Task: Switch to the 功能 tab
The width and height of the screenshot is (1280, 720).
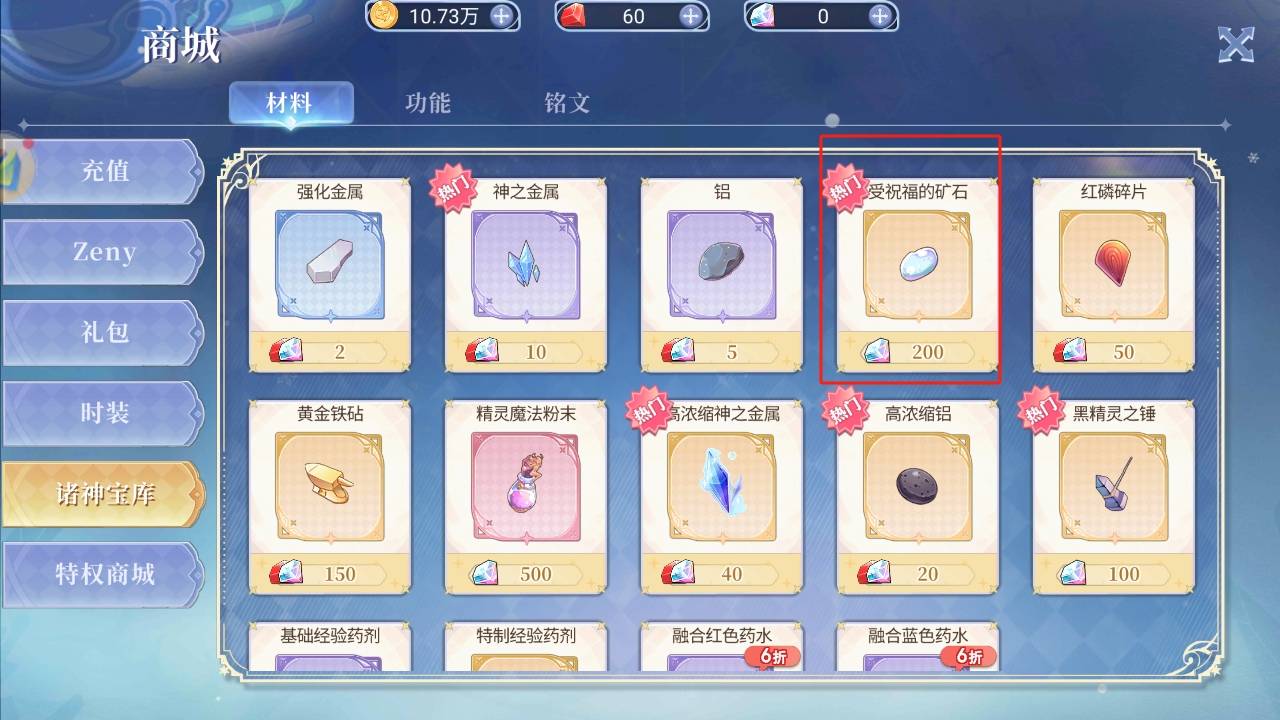Action: (428, 103)
